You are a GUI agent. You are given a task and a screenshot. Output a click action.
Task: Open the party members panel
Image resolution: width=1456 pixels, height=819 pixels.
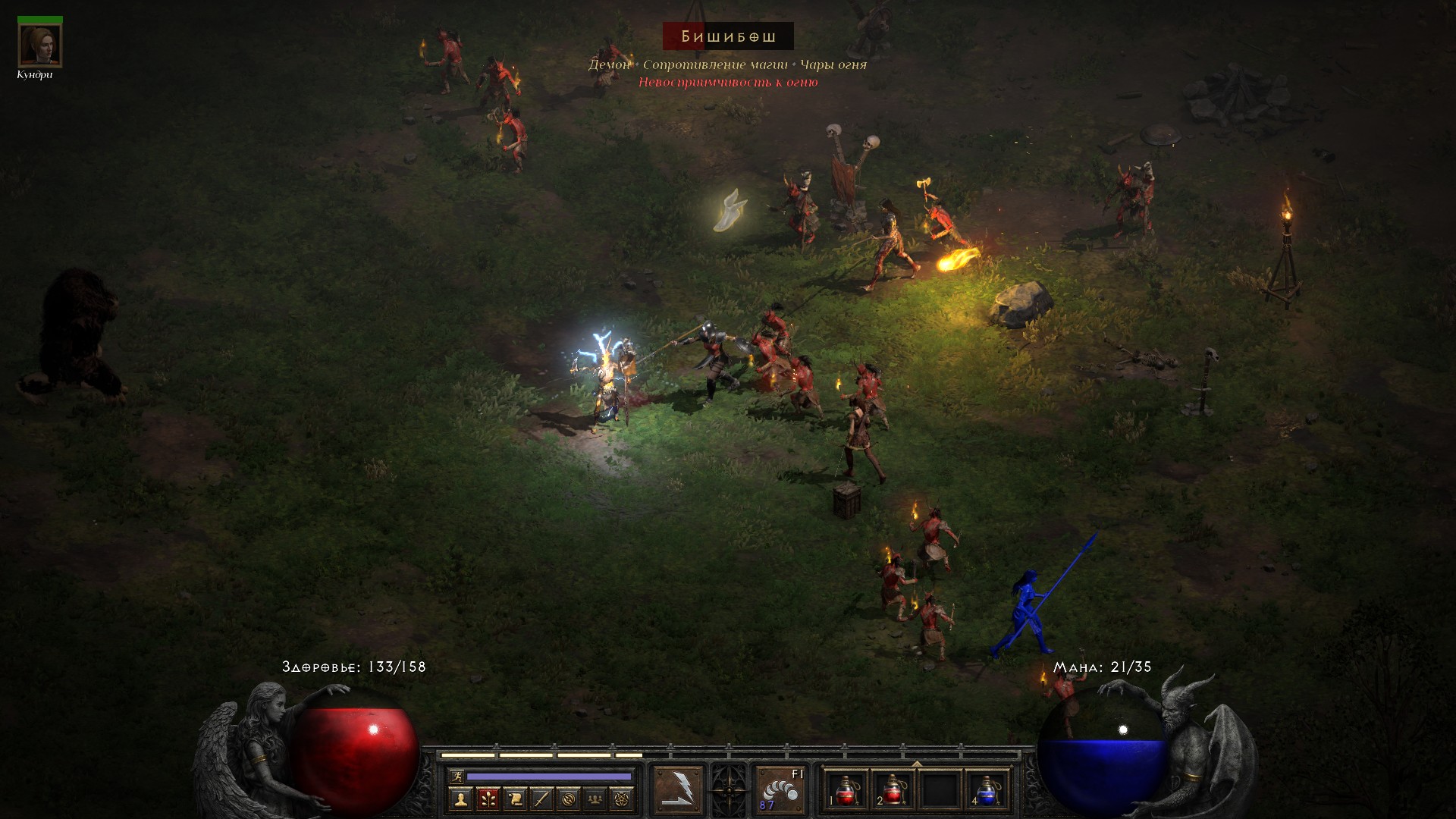pos(595,799)
